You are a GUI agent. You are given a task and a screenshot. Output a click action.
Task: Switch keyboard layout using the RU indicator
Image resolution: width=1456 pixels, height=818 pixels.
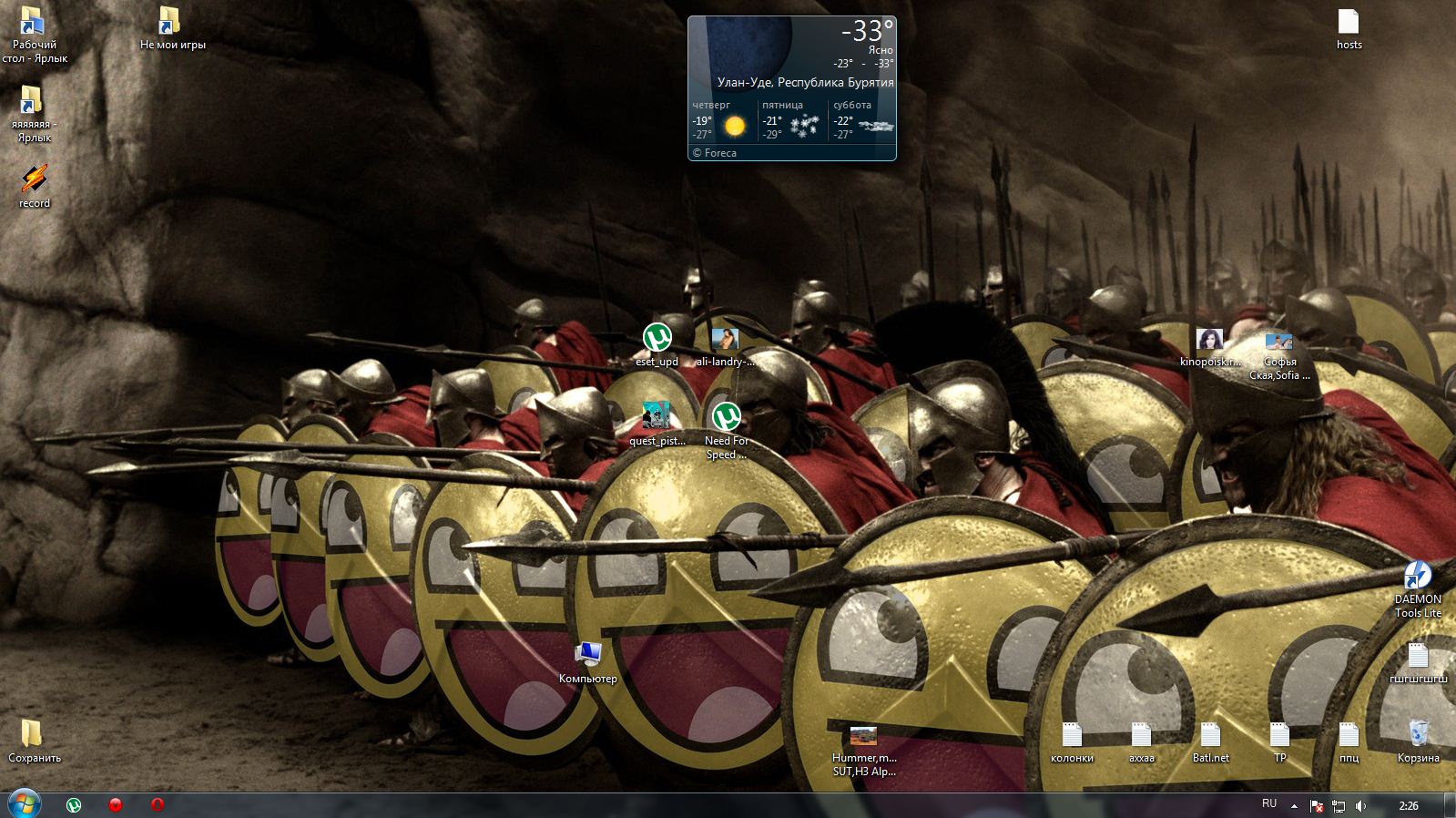(1269, 805)
